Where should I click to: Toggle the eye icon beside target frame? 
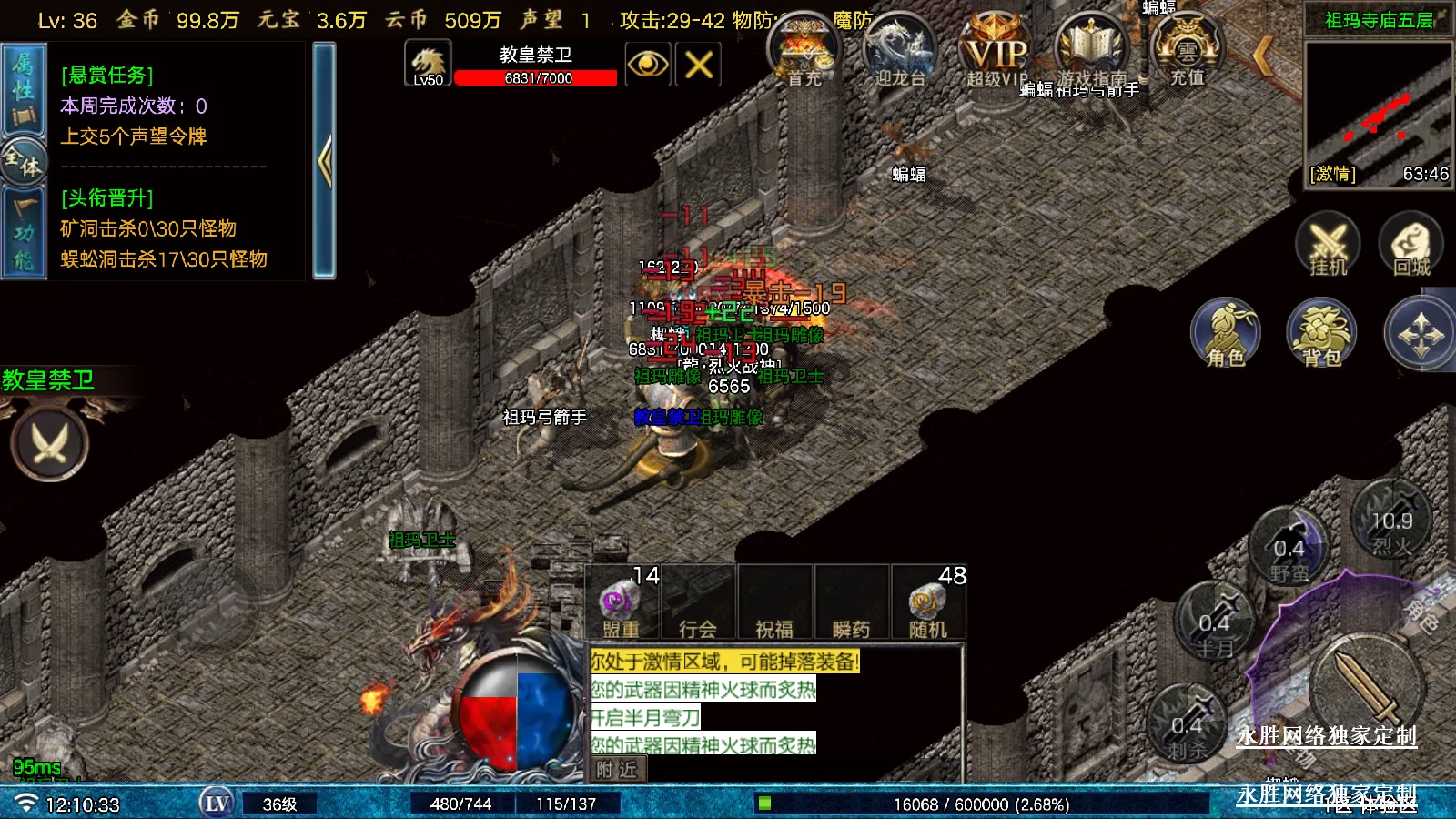click(648, 65)
